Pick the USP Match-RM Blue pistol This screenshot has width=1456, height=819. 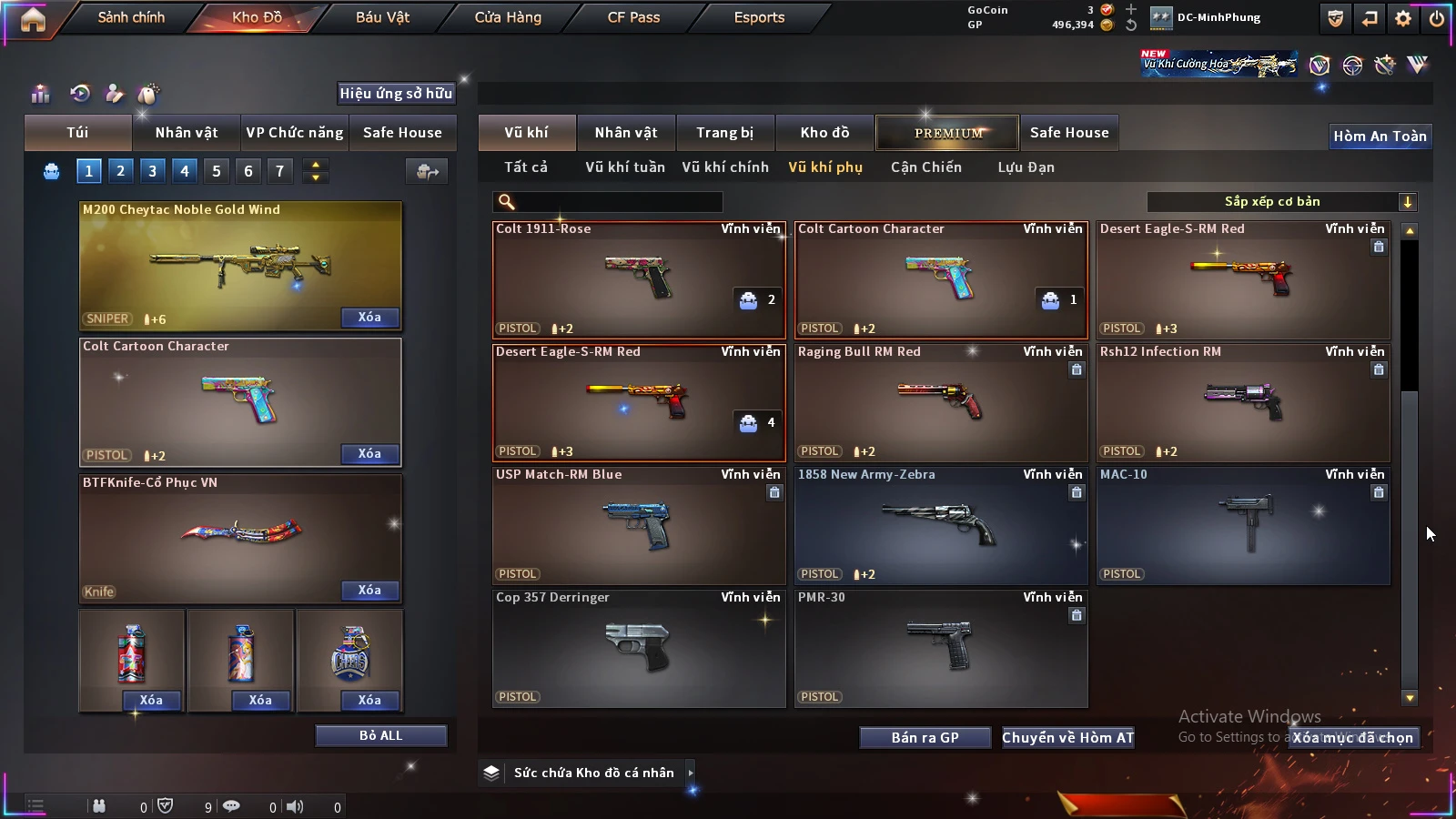pos(638,525)
